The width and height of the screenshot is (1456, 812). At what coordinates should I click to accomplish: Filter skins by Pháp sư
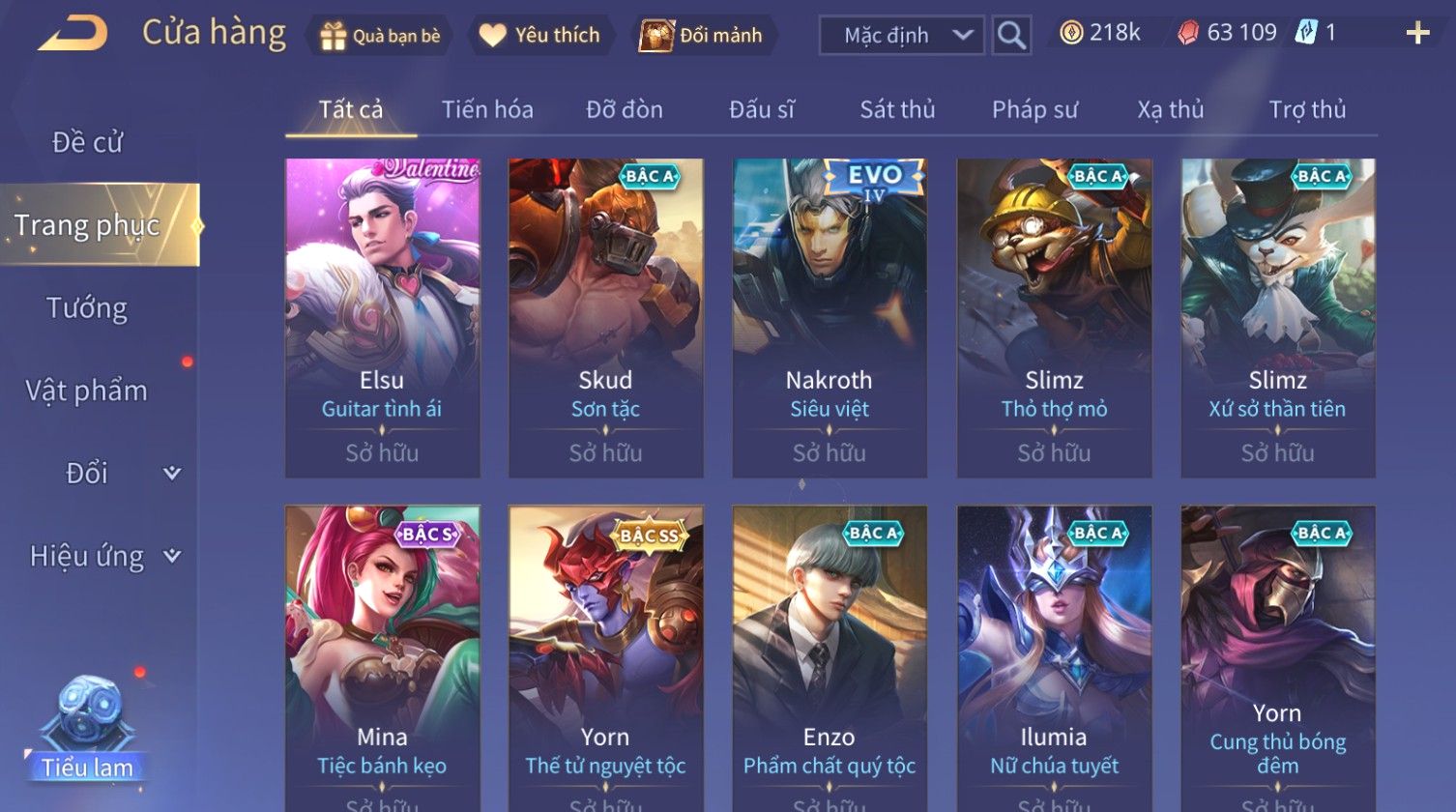pos(1034,109)
